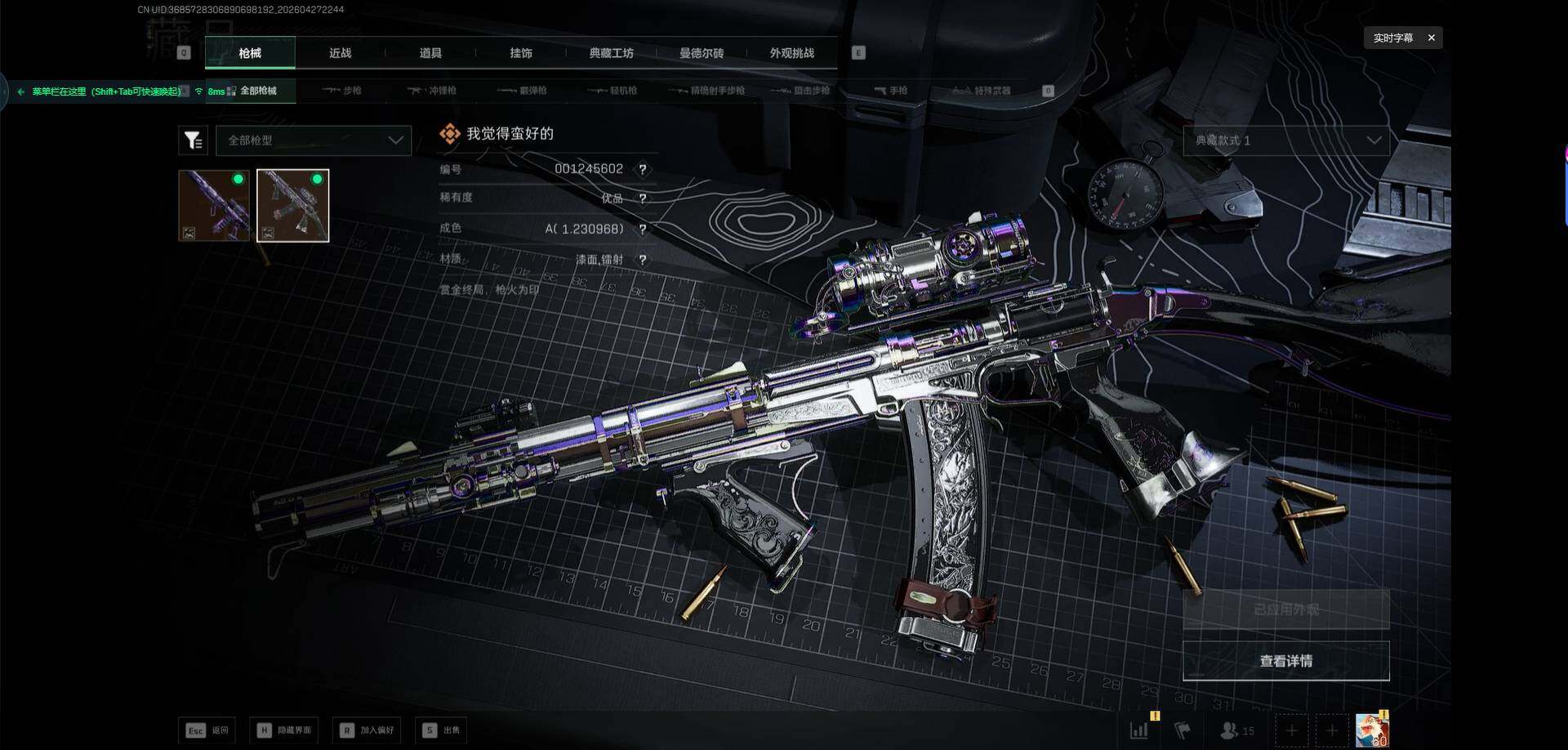This screenshot has width=1568, height=750.
Task: Open the 曼德尔砖 tab
Action: (x=702, y=53)
